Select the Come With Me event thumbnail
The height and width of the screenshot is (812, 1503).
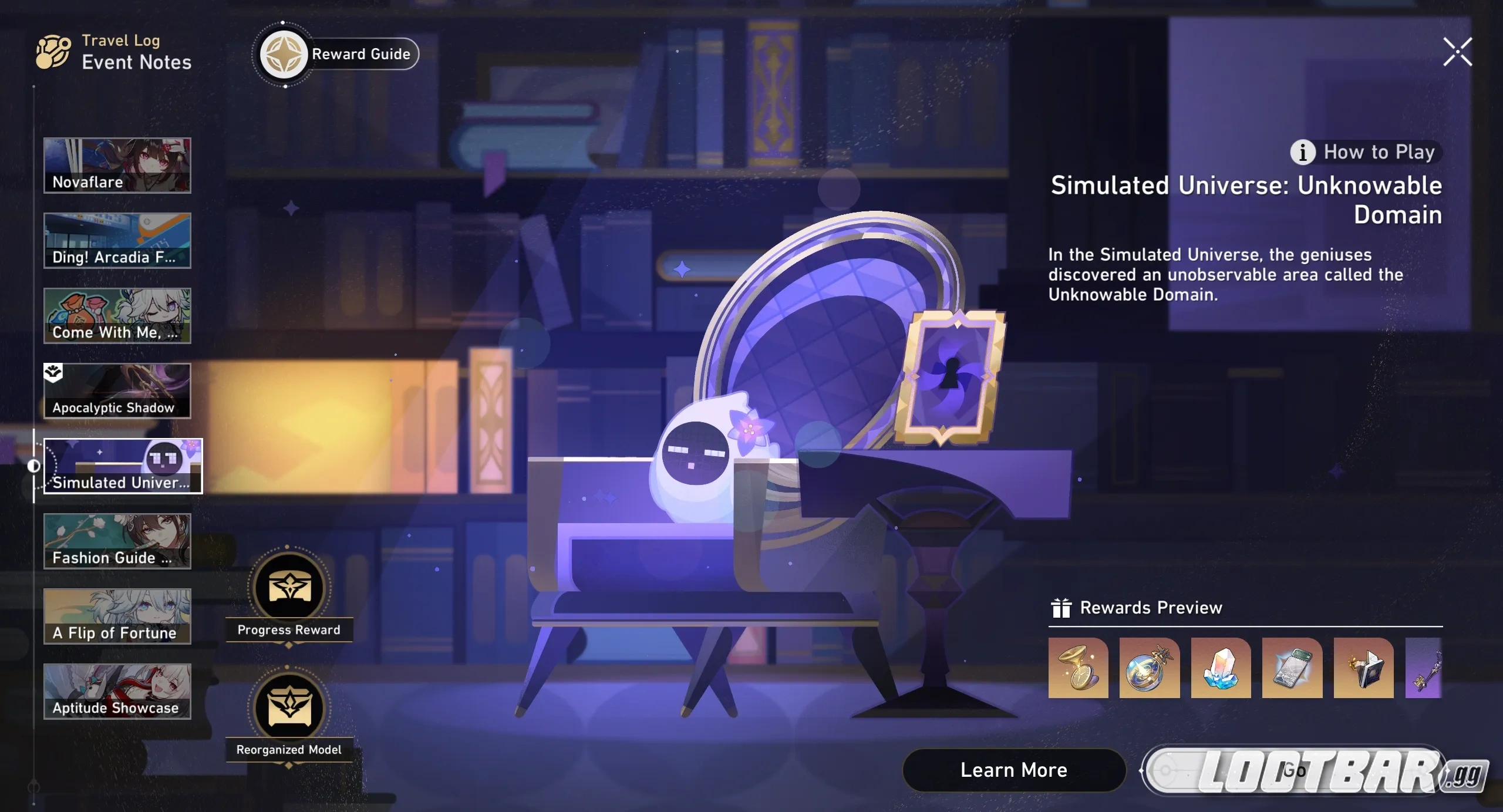coord(117,316)
